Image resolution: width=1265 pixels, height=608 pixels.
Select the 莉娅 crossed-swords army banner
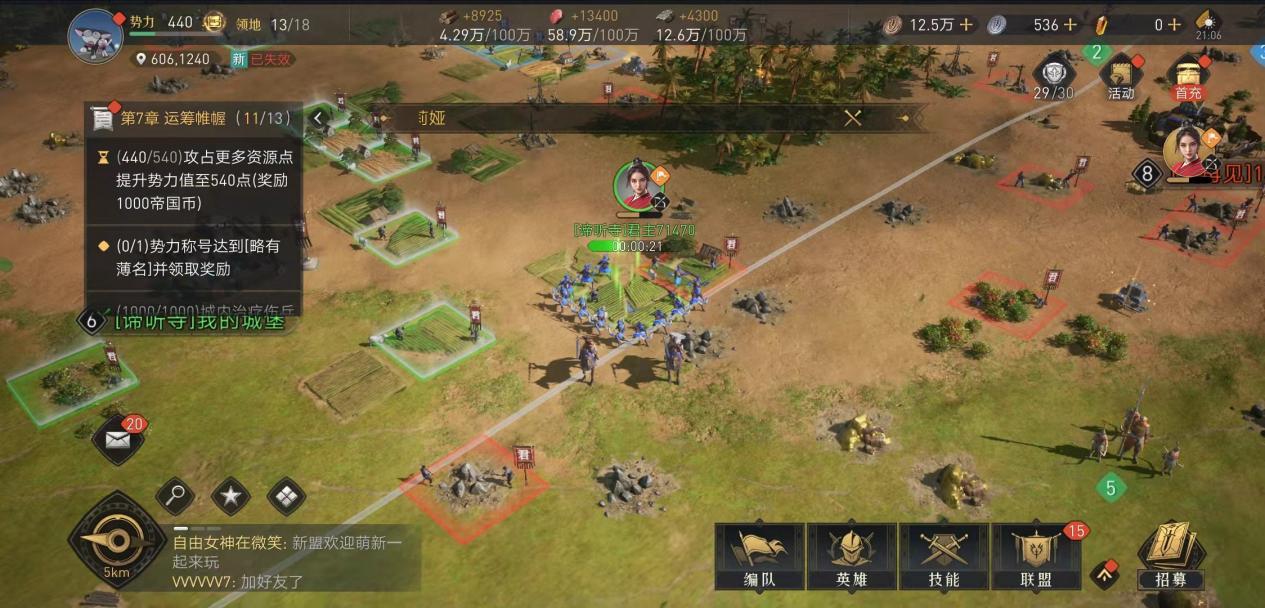(852, 118)
